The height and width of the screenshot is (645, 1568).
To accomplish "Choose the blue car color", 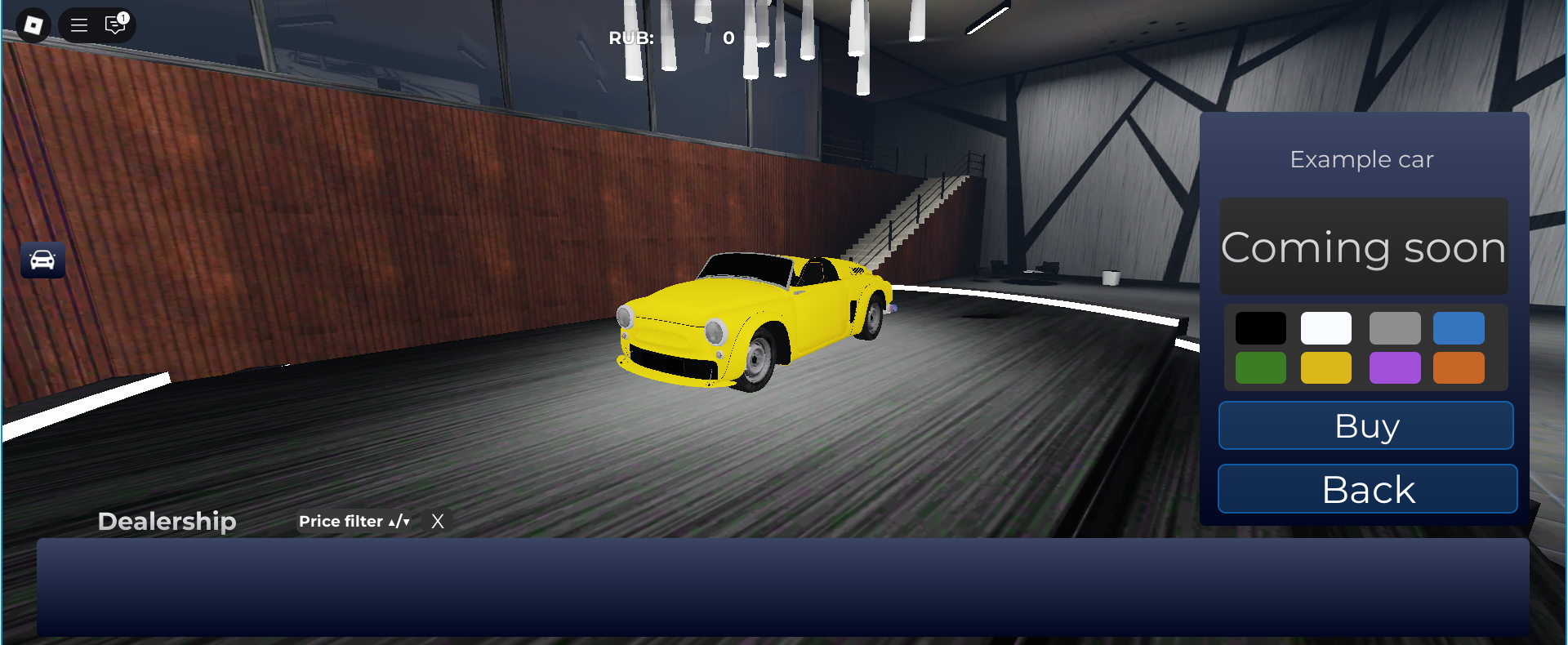I will pos(1459,327).
